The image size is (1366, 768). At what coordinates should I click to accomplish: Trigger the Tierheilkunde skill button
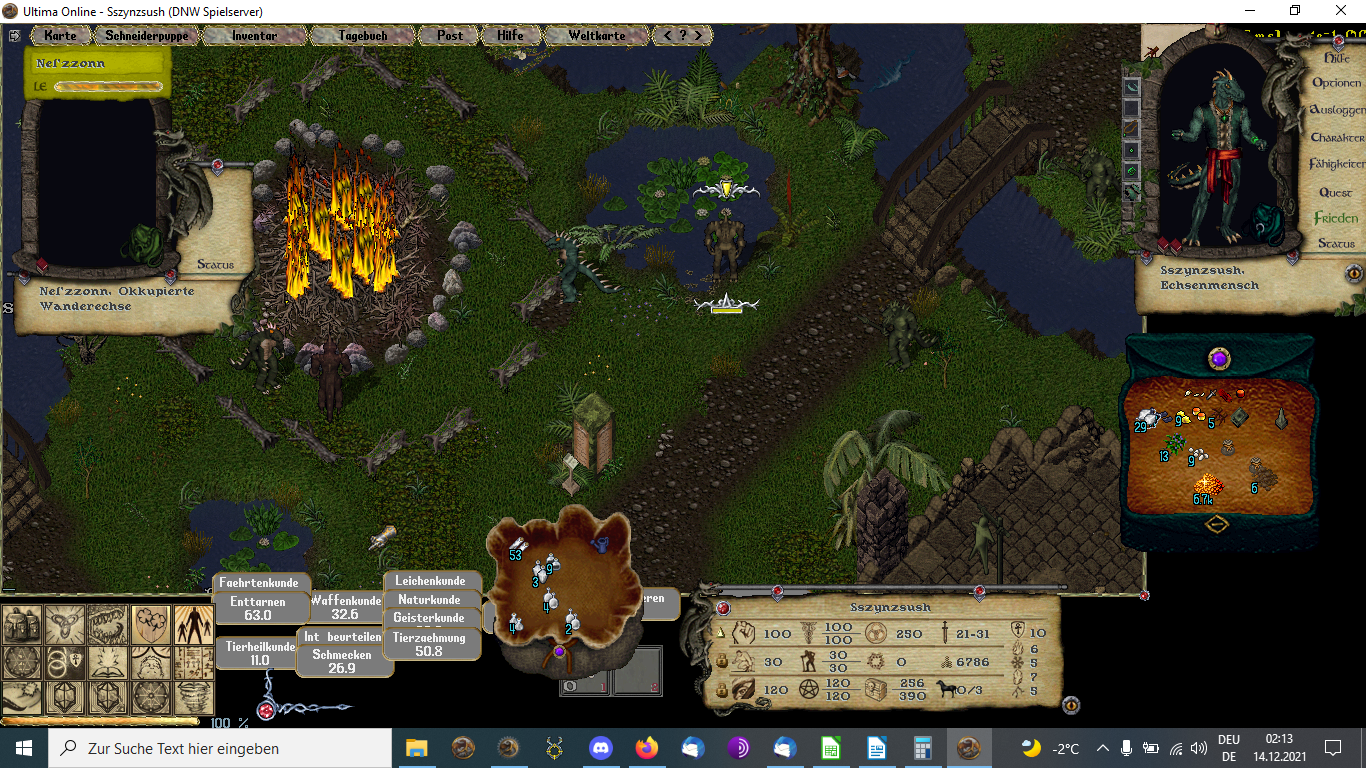[260, 653]
